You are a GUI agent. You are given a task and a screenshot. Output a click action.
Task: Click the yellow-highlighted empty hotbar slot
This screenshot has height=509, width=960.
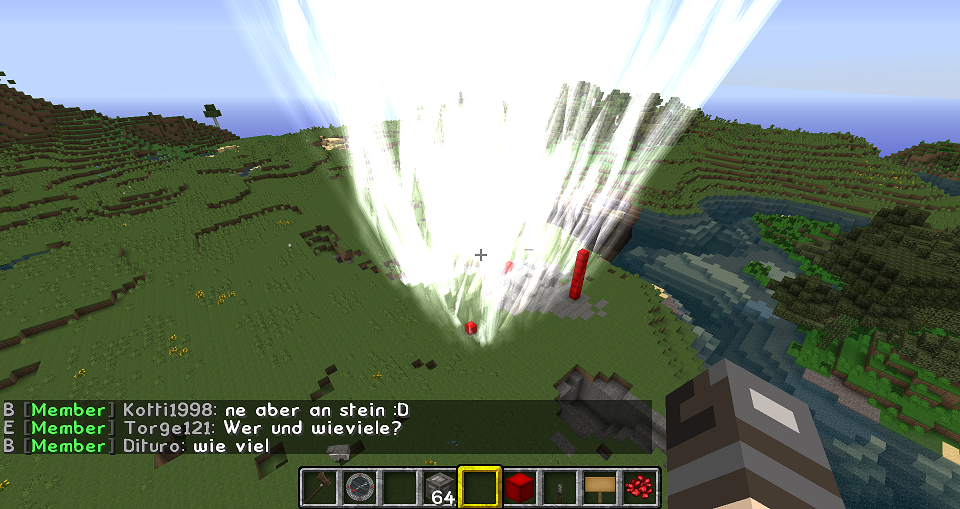[479, 488]
